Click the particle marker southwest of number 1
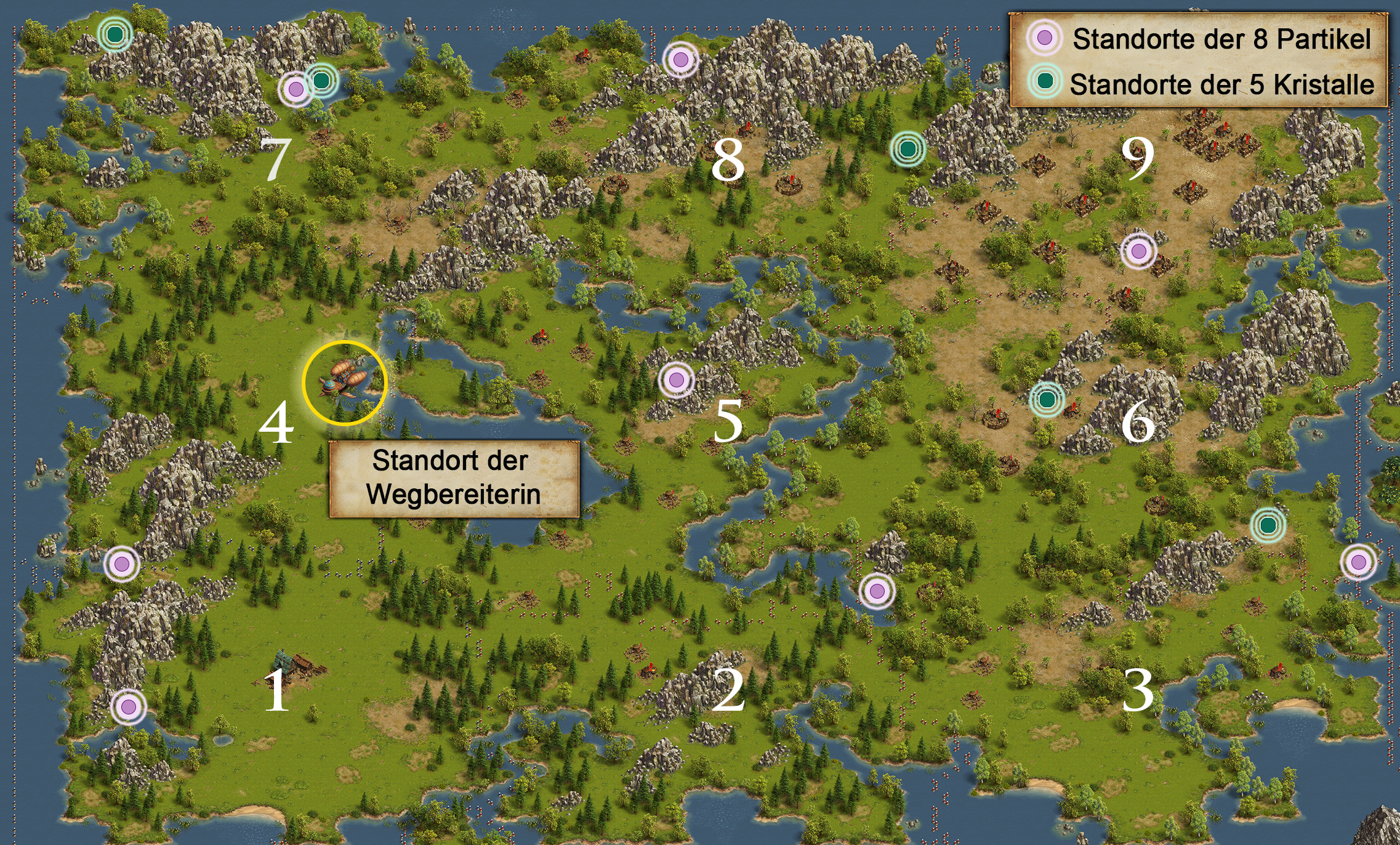The image size is (1400, 845). 128,706
